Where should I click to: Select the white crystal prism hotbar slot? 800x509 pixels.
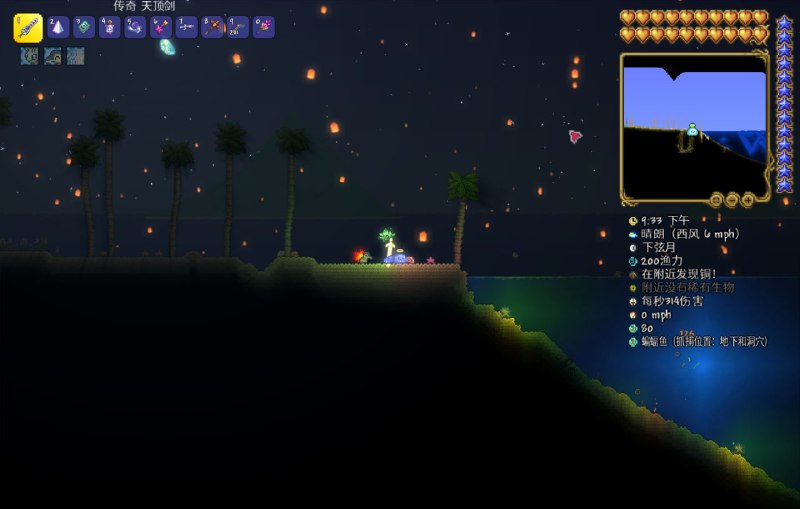point(58,27)
